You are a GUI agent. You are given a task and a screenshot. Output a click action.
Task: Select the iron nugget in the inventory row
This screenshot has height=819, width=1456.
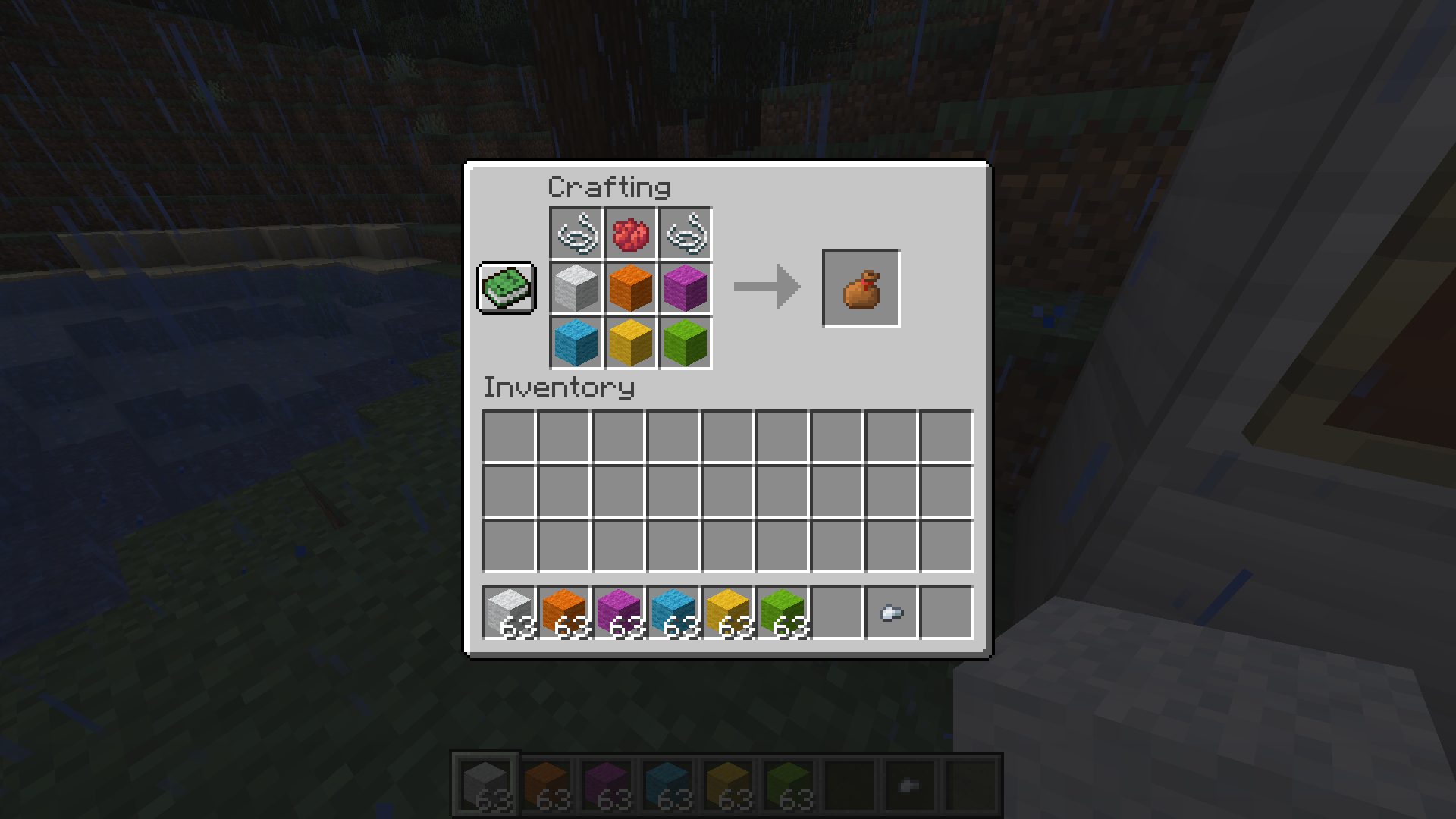[891, 613]
